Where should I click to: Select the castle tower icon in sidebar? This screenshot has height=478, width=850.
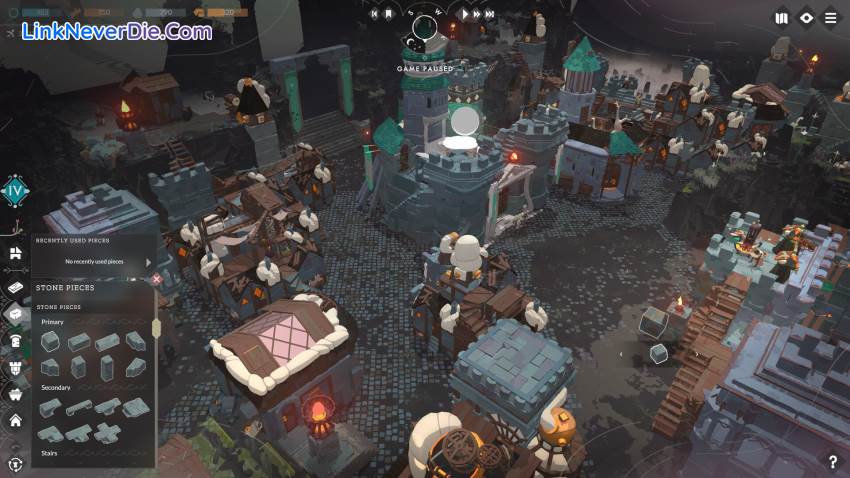coord(16,368)
